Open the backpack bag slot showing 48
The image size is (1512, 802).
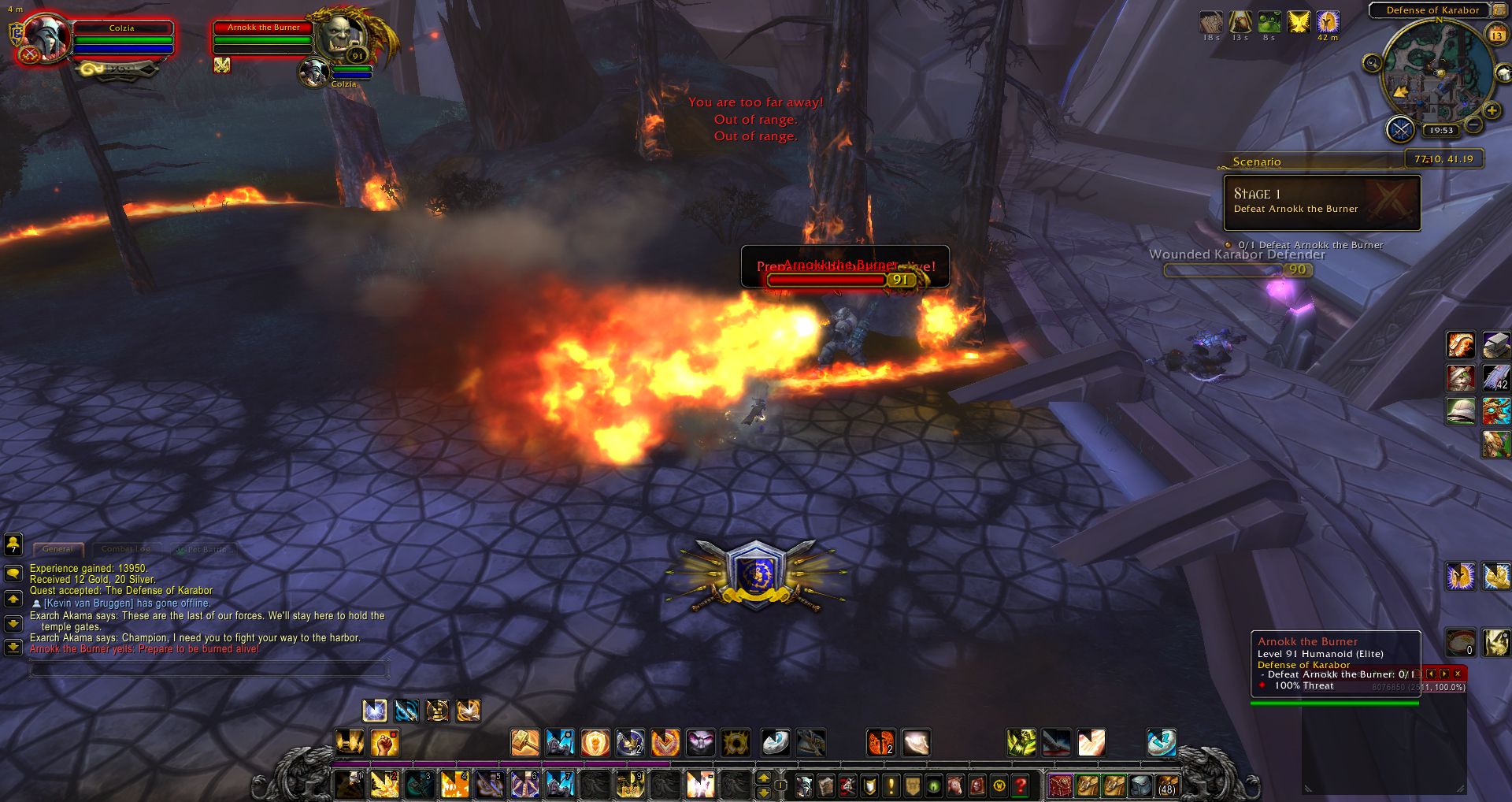click(x=1166, y=785)
